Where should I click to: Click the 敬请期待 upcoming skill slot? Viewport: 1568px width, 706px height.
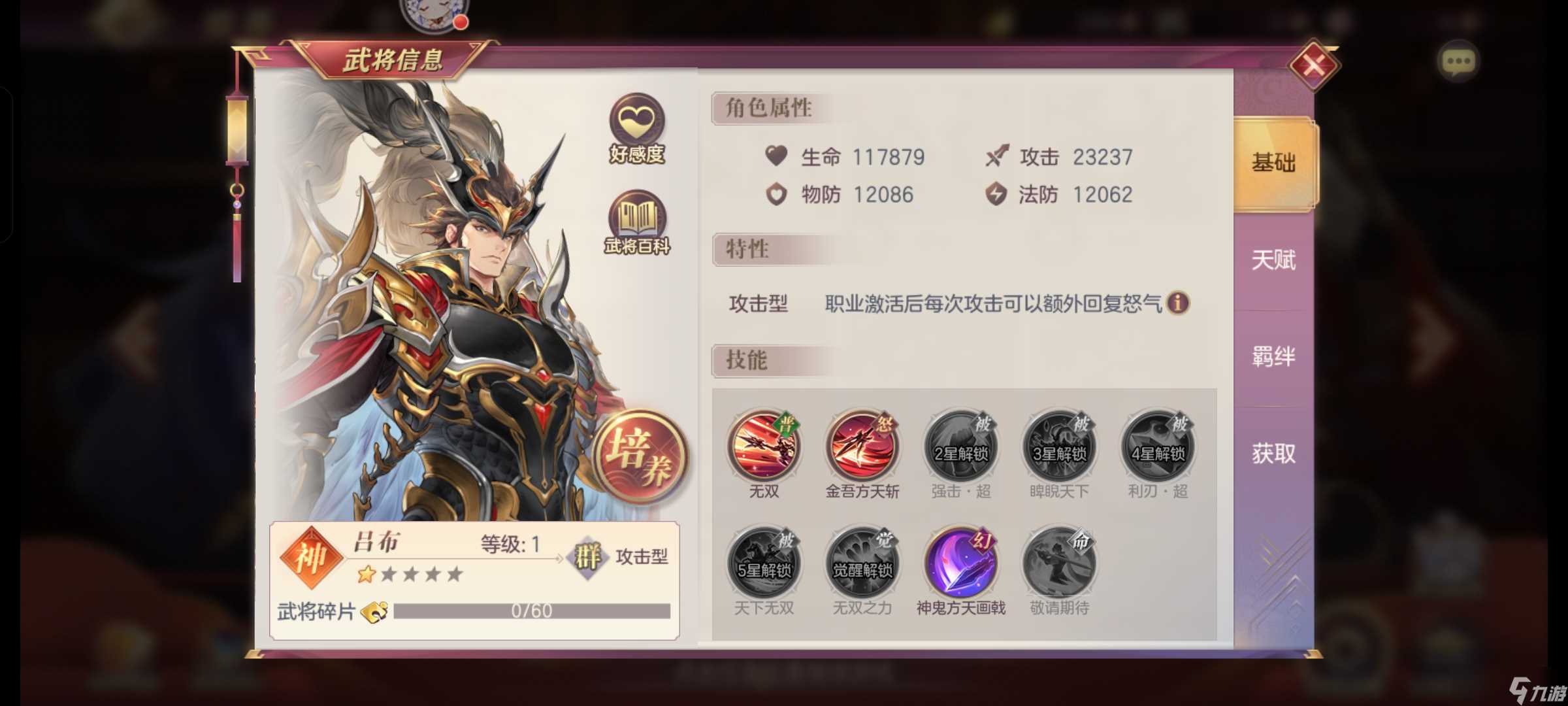point(1058,563)
